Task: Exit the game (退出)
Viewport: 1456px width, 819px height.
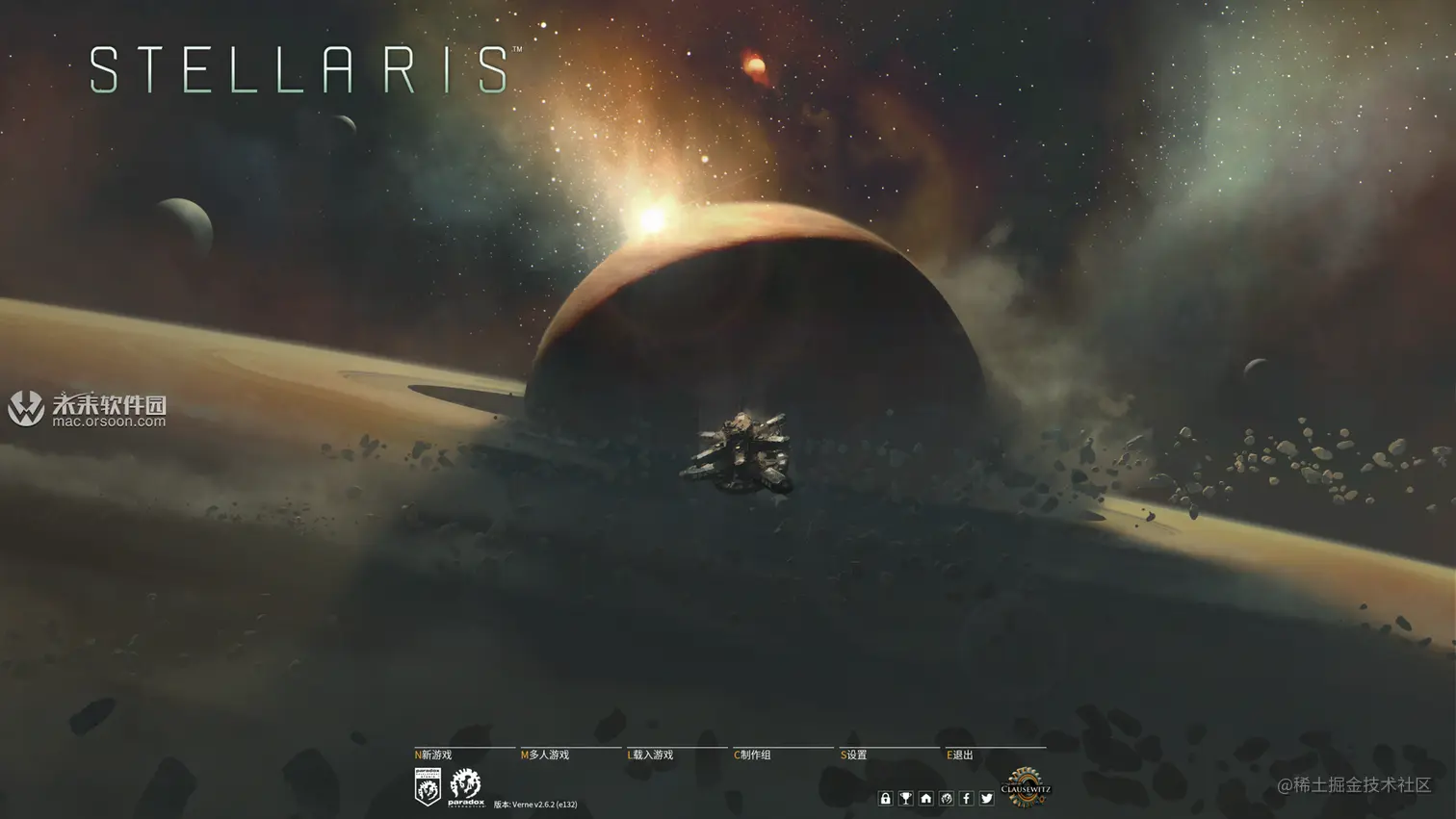Action: (962, 755)
